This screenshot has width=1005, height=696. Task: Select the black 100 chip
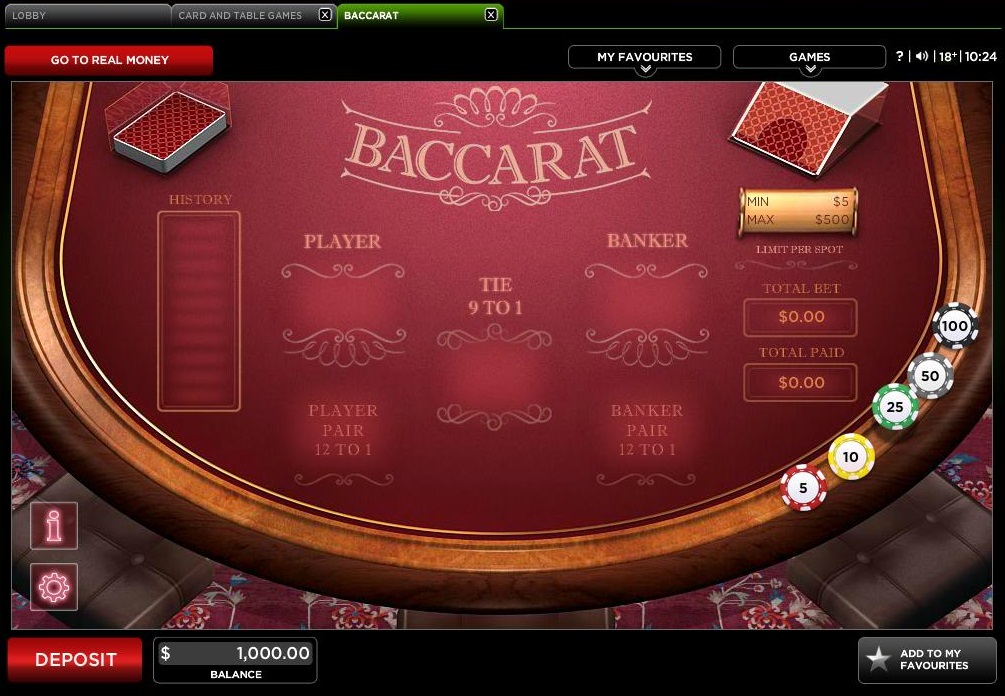click(955, 326)
